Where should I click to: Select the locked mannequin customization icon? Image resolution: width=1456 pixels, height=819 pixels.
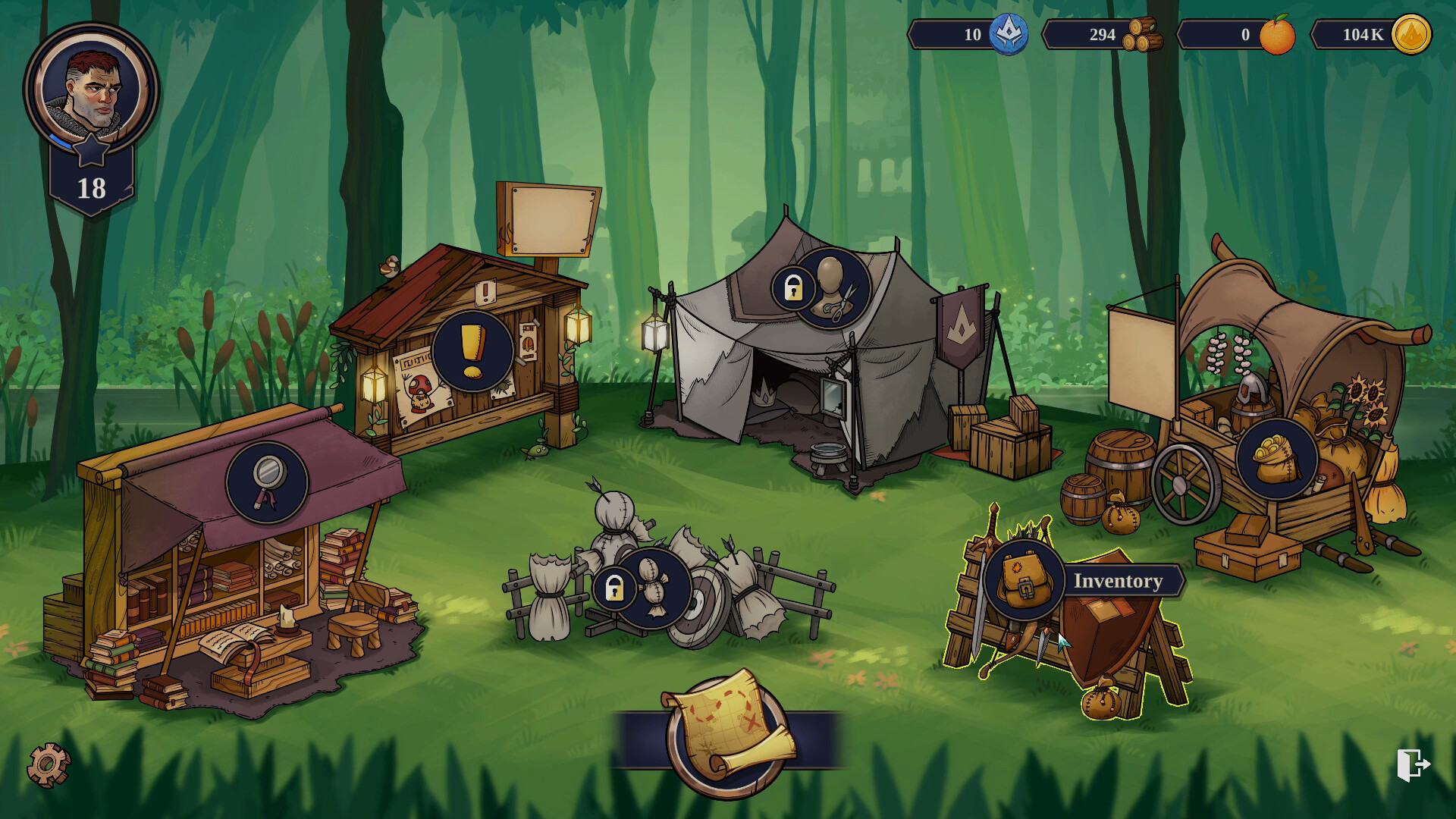[x=832, y=288]
